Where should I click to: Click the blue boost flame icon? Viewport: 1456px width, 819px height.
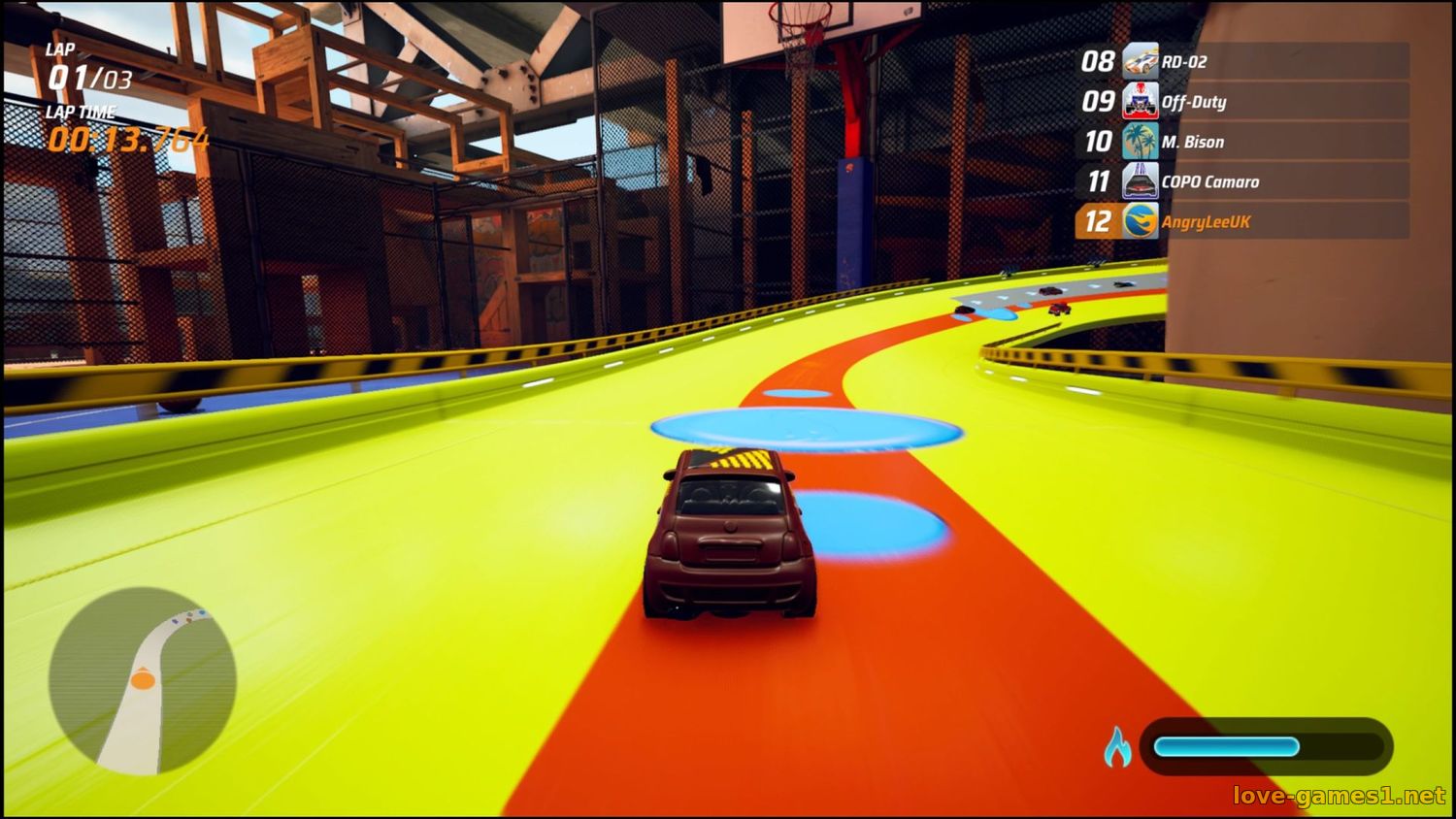point(1117,746)
